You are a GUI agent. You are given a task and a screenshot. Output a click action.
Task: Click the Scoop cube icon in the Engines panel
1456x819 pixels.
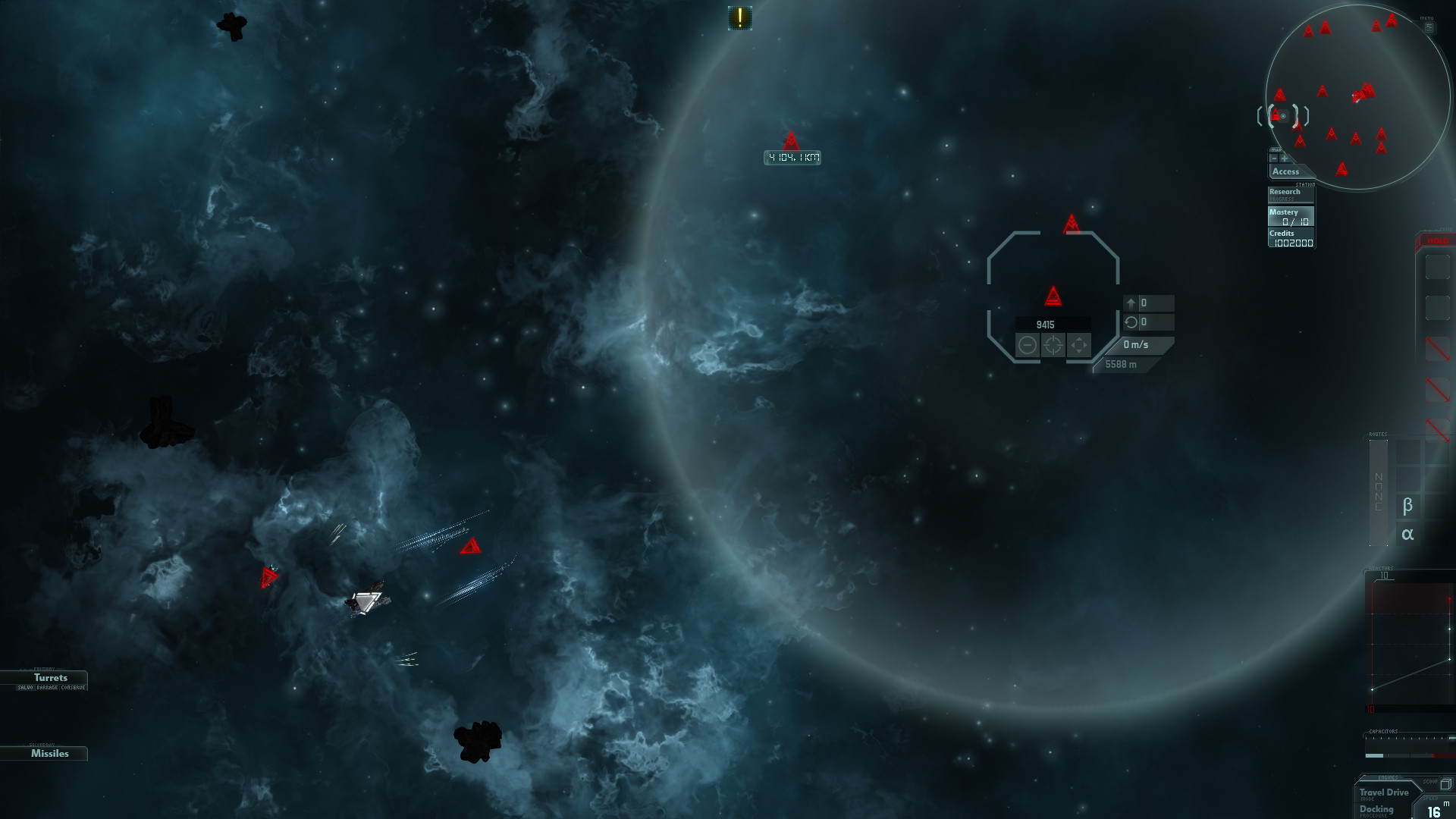click(1446, 785)
